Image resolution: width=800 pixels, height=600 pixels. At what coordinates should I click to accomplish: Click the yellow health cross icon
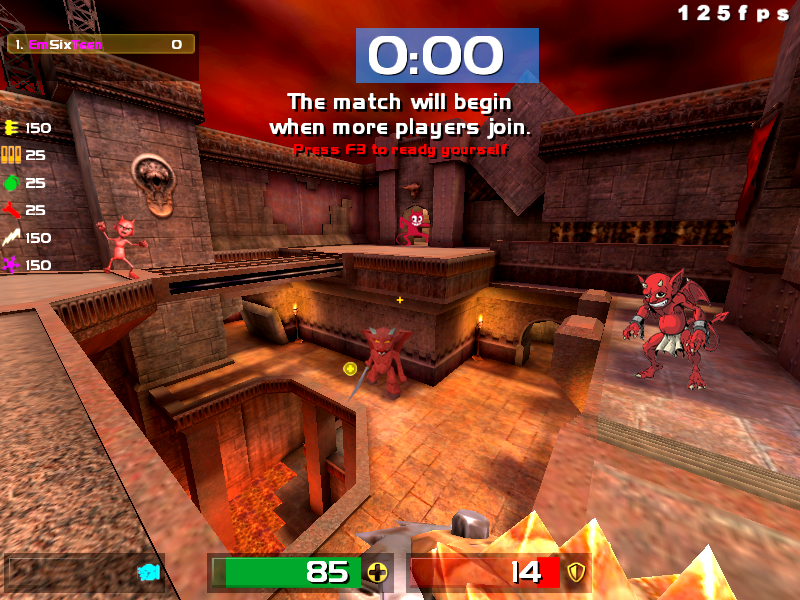[x=377, y=573]
